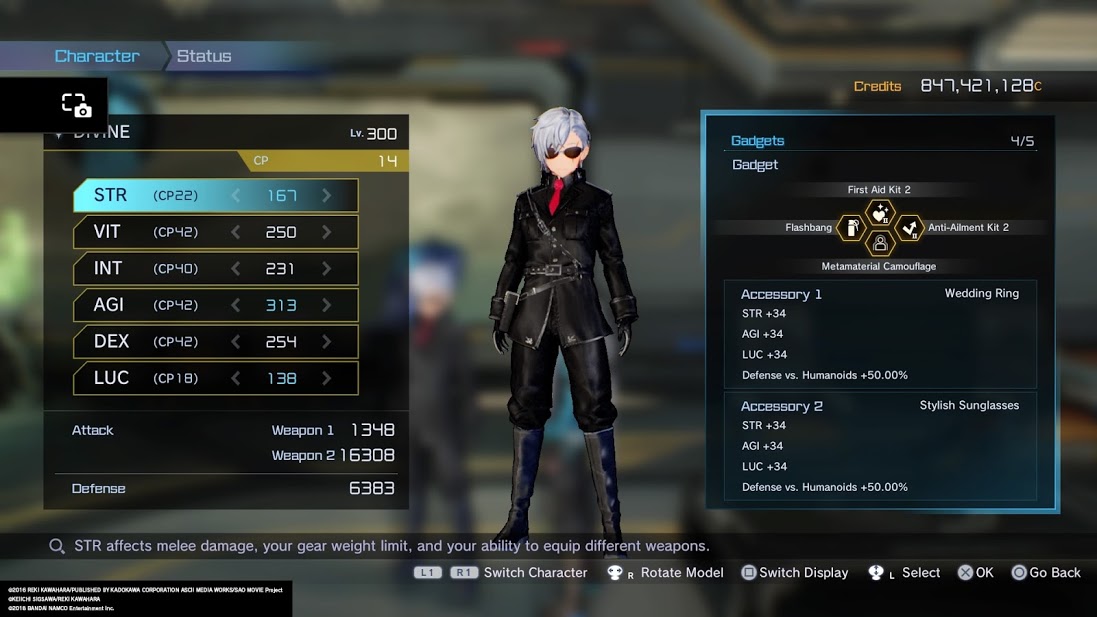Screen dimensions: 1097x617
Task: Choose the First Aid Kit 2 gadget icon
Action: point(880,212)
